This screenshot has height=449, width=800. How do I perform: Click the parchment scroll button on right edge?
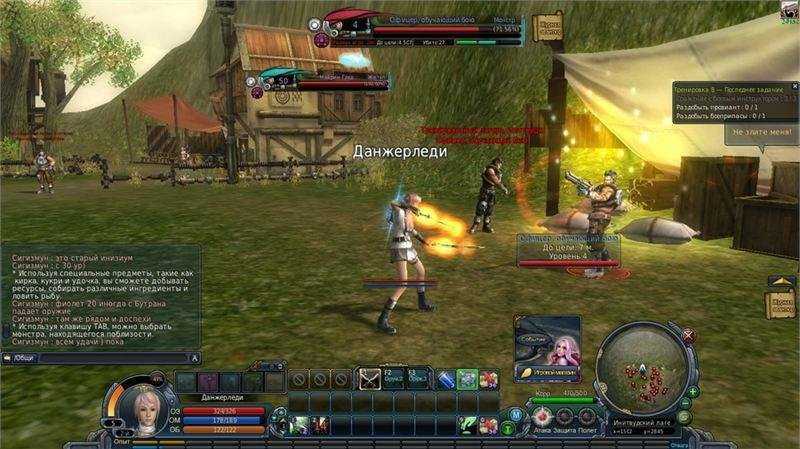coord(781,305)
